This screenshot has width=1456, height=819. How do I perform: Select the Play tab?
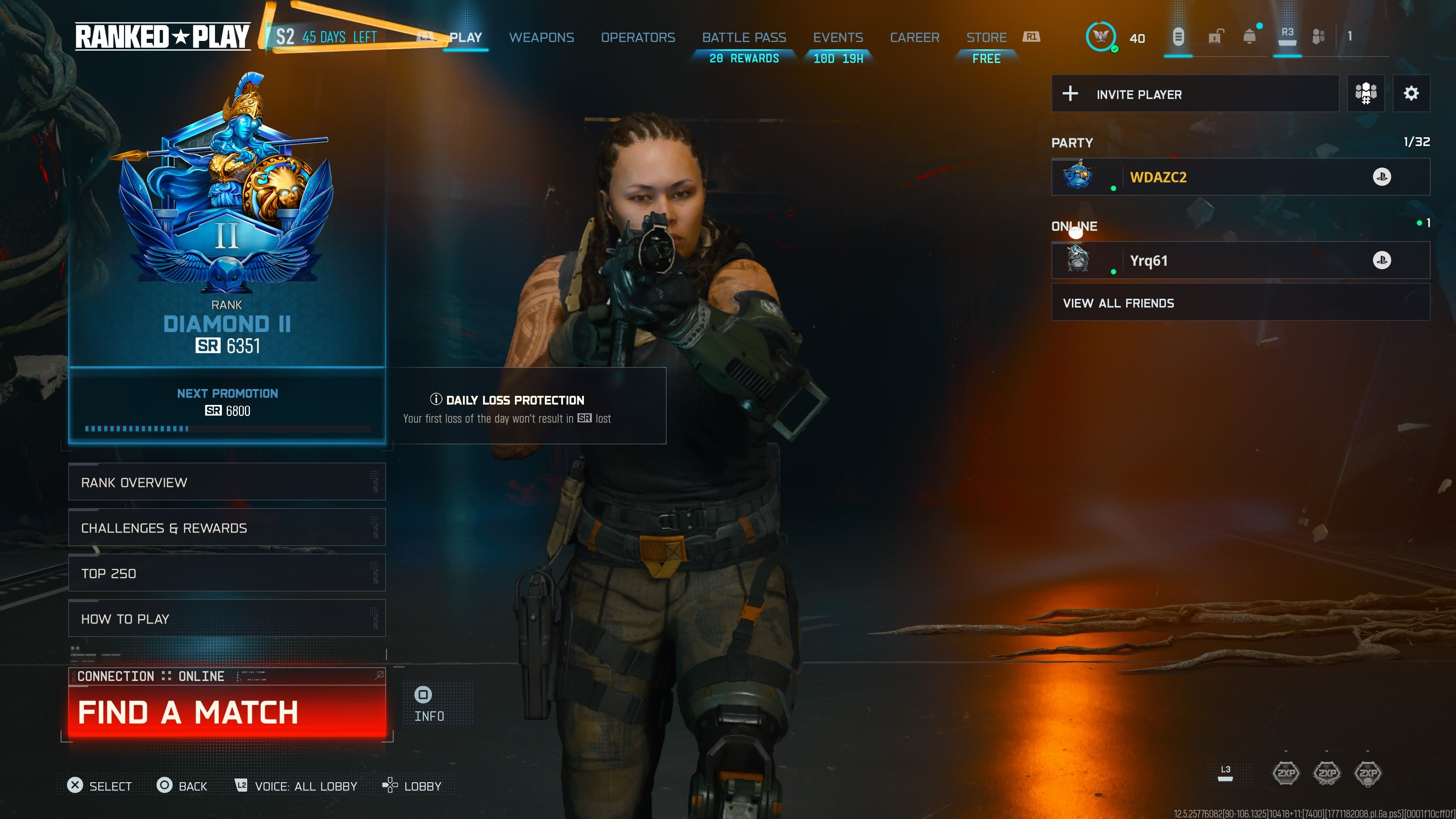(465, 37)
